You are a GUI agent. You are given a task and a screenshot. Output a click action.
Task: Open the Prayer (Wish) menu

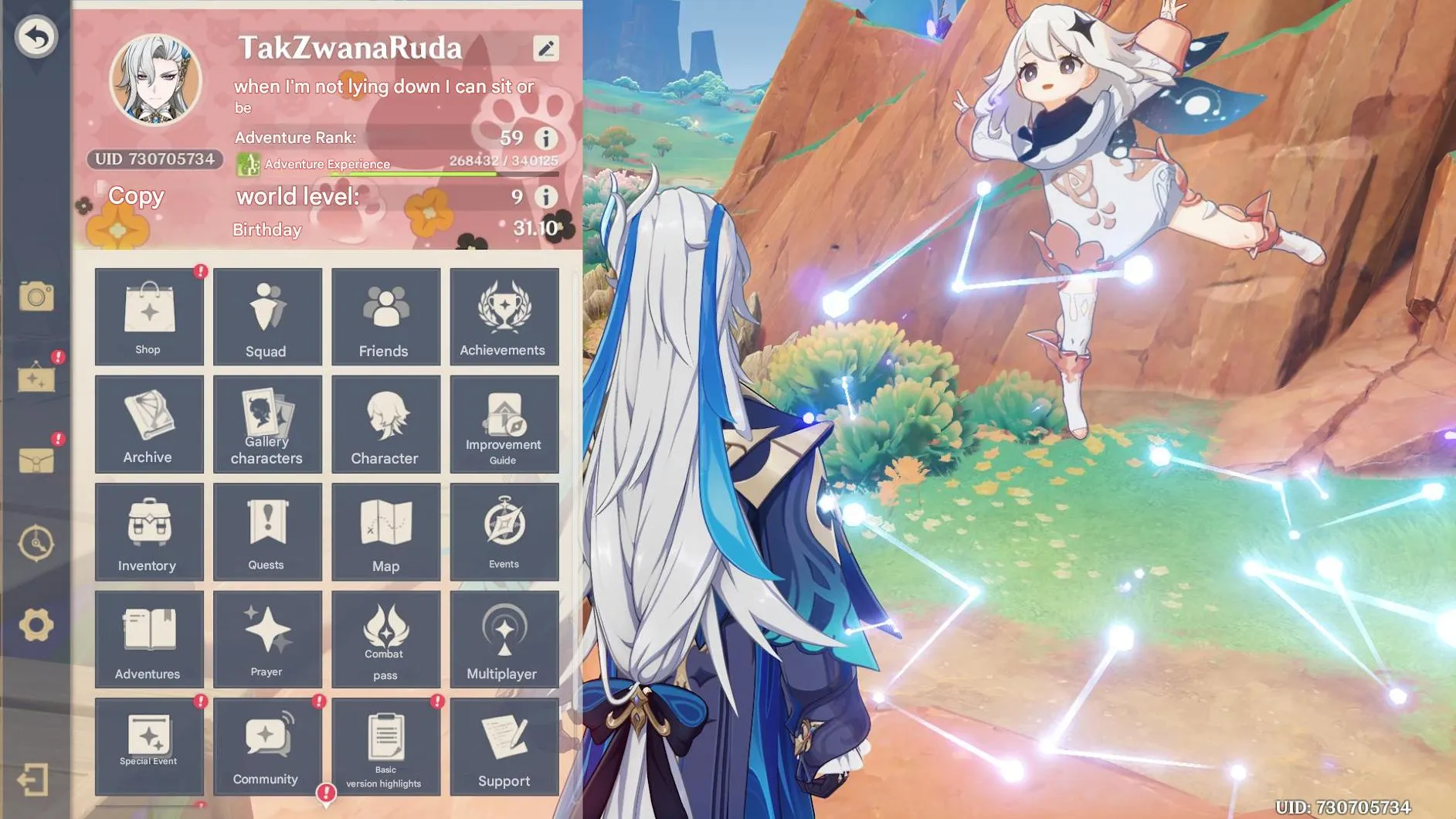pos(266,637)
